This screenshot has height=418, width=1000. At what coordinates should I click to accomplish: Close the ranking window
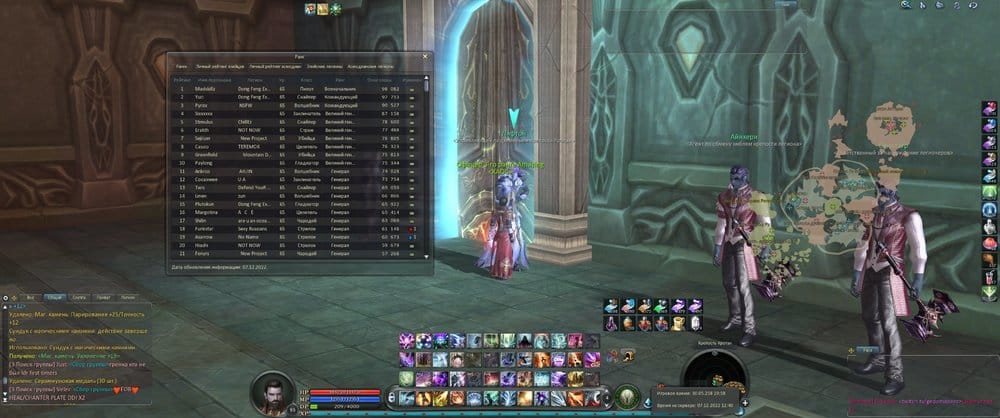pos(424,57)
